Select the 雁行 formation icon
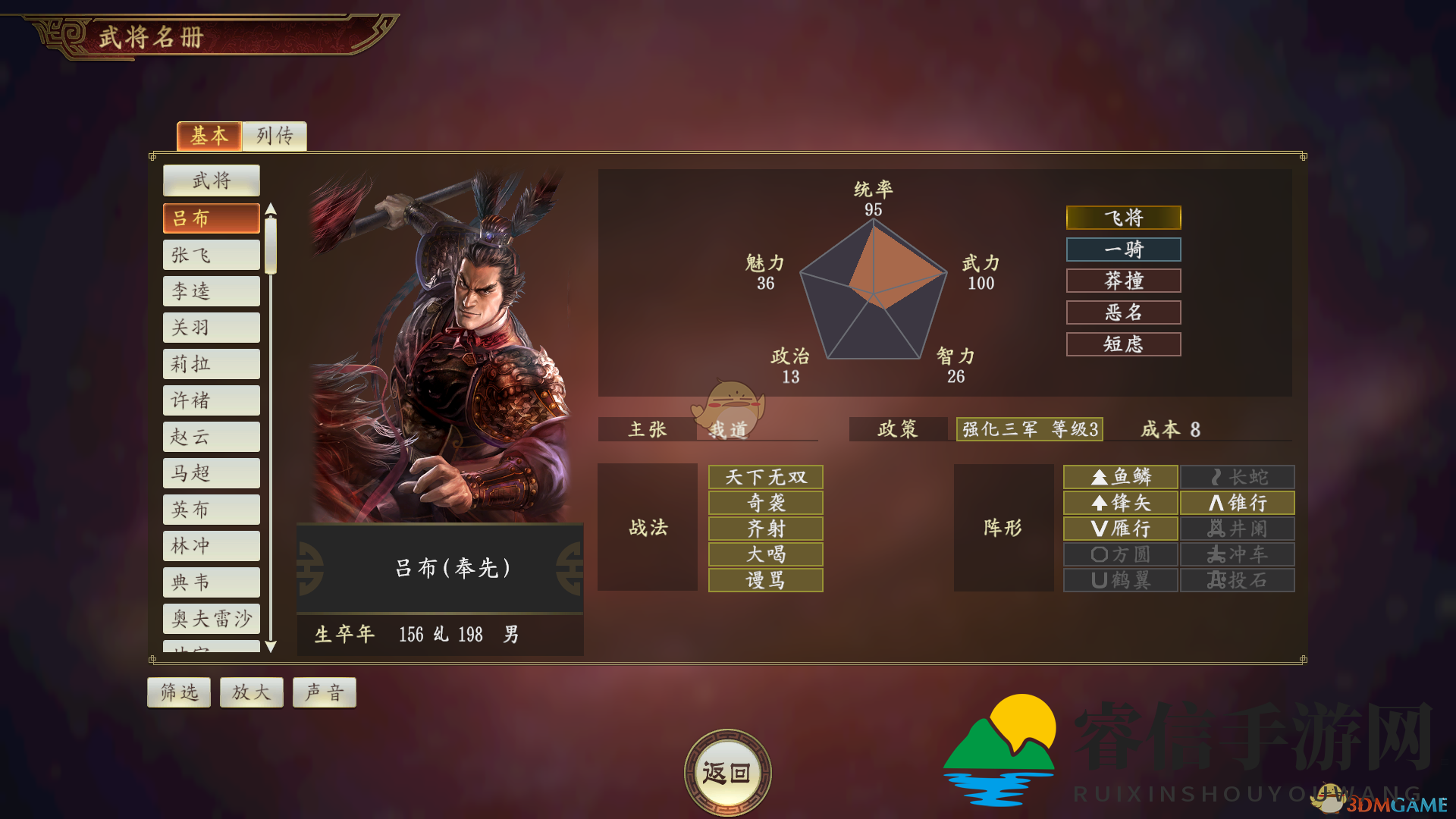 1120,529
